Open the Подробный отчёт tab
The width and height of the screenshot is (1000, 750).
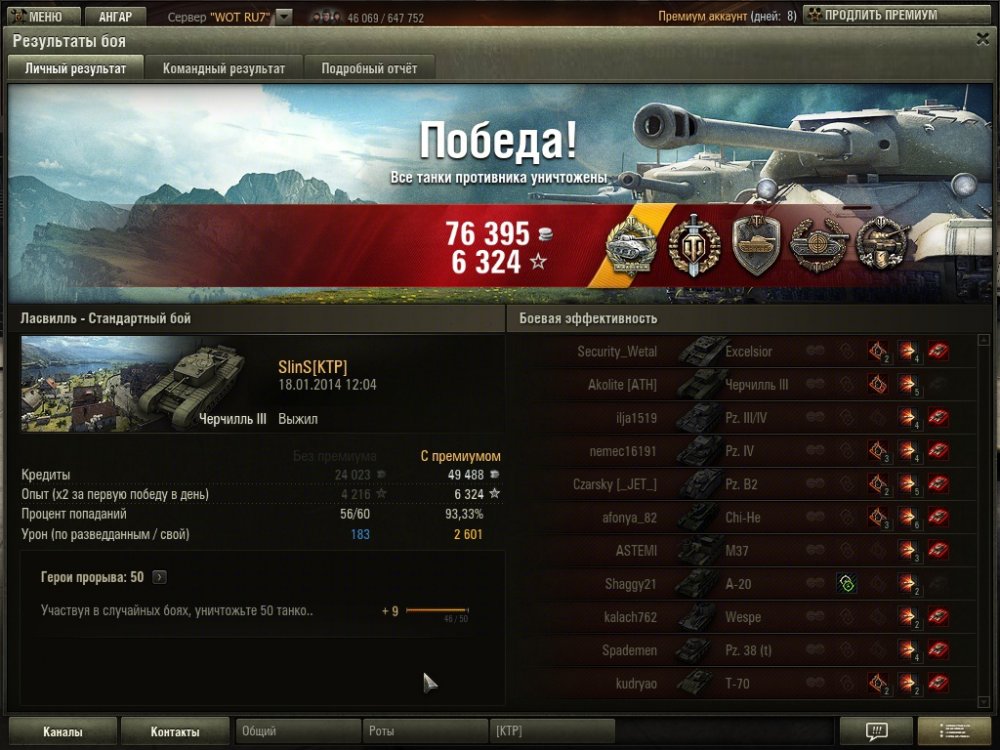coord(369,68)
